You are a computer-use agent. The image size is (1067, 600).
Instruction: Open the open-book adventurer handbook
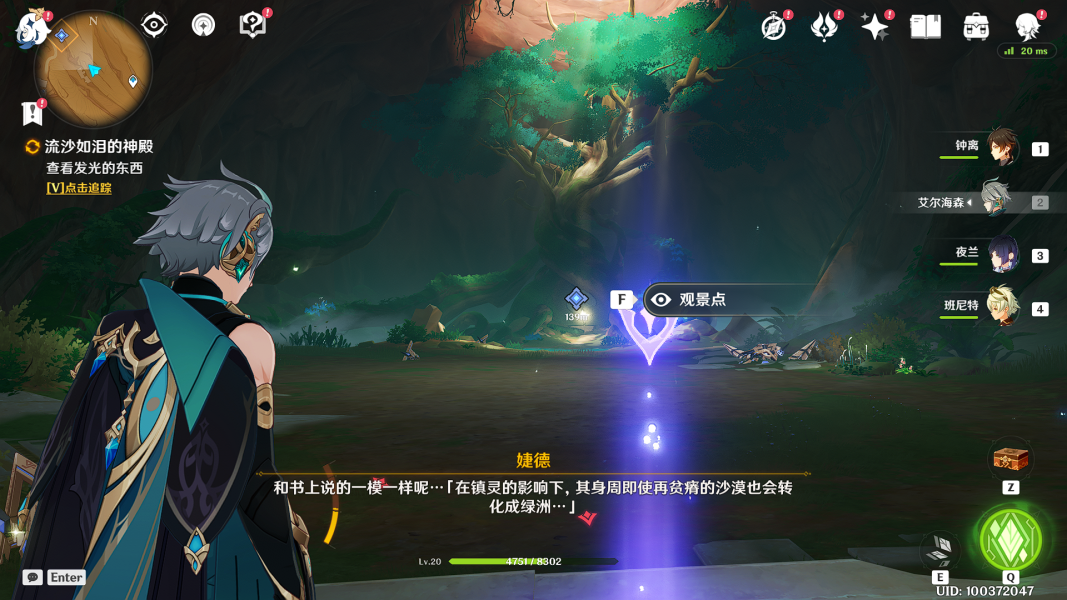925,27
